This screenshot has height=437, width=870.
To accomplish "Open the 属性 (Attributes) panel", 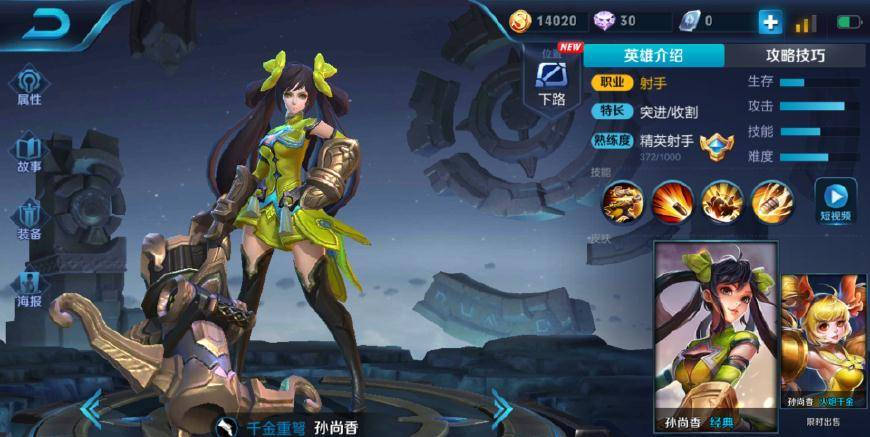I will 29,86.
